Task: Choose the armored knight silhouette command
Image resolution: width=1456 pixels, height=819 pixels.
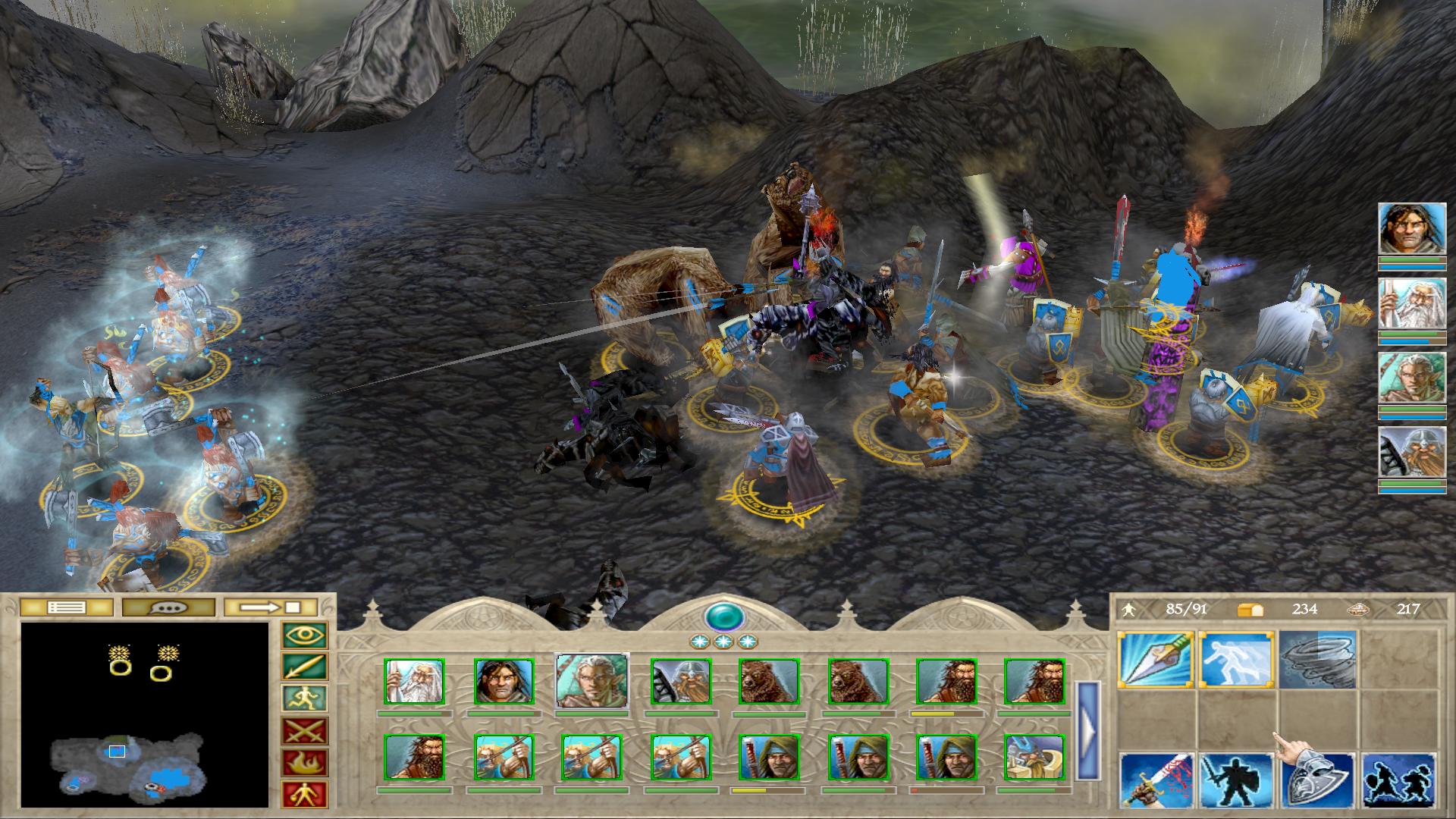Action: [1236, 780]
